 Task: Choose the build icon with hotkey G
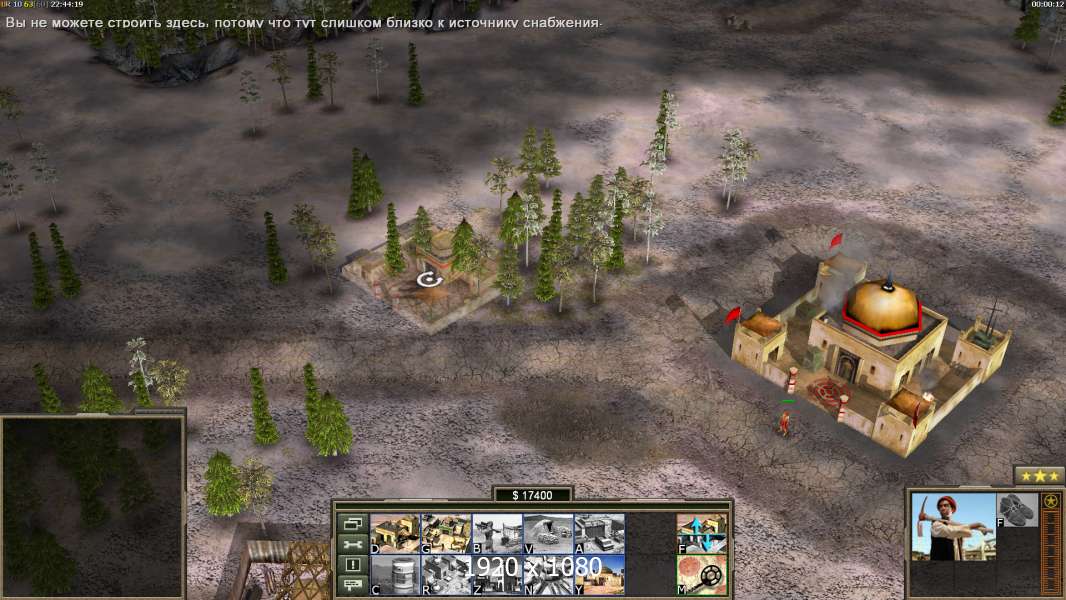(x=446, y=533)
